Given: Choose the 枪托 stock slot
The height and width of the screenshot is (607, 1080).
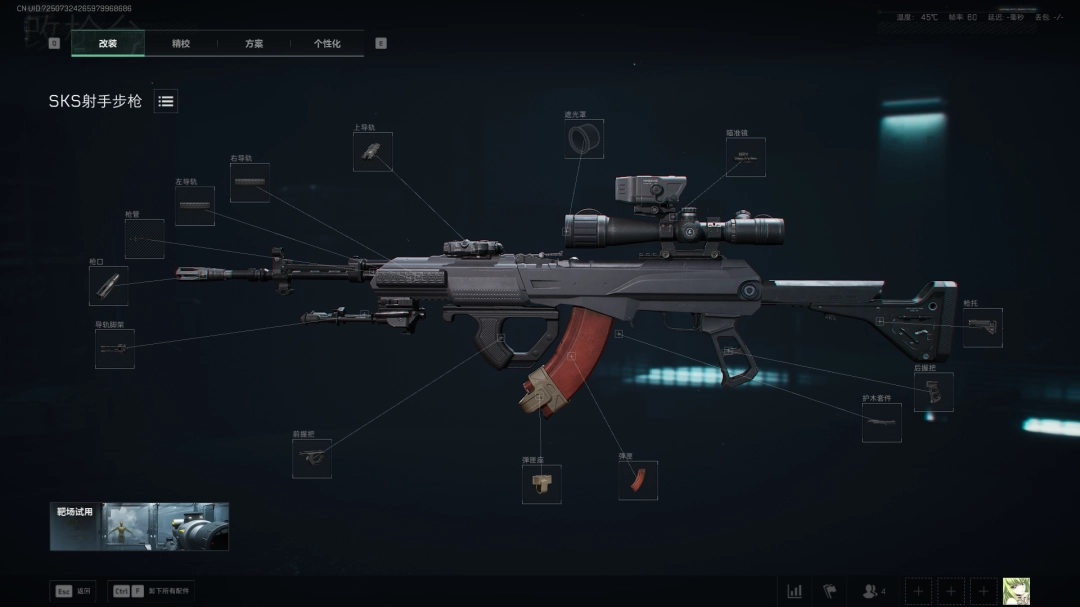Looking at the screenshot, I should pos(982,328).
